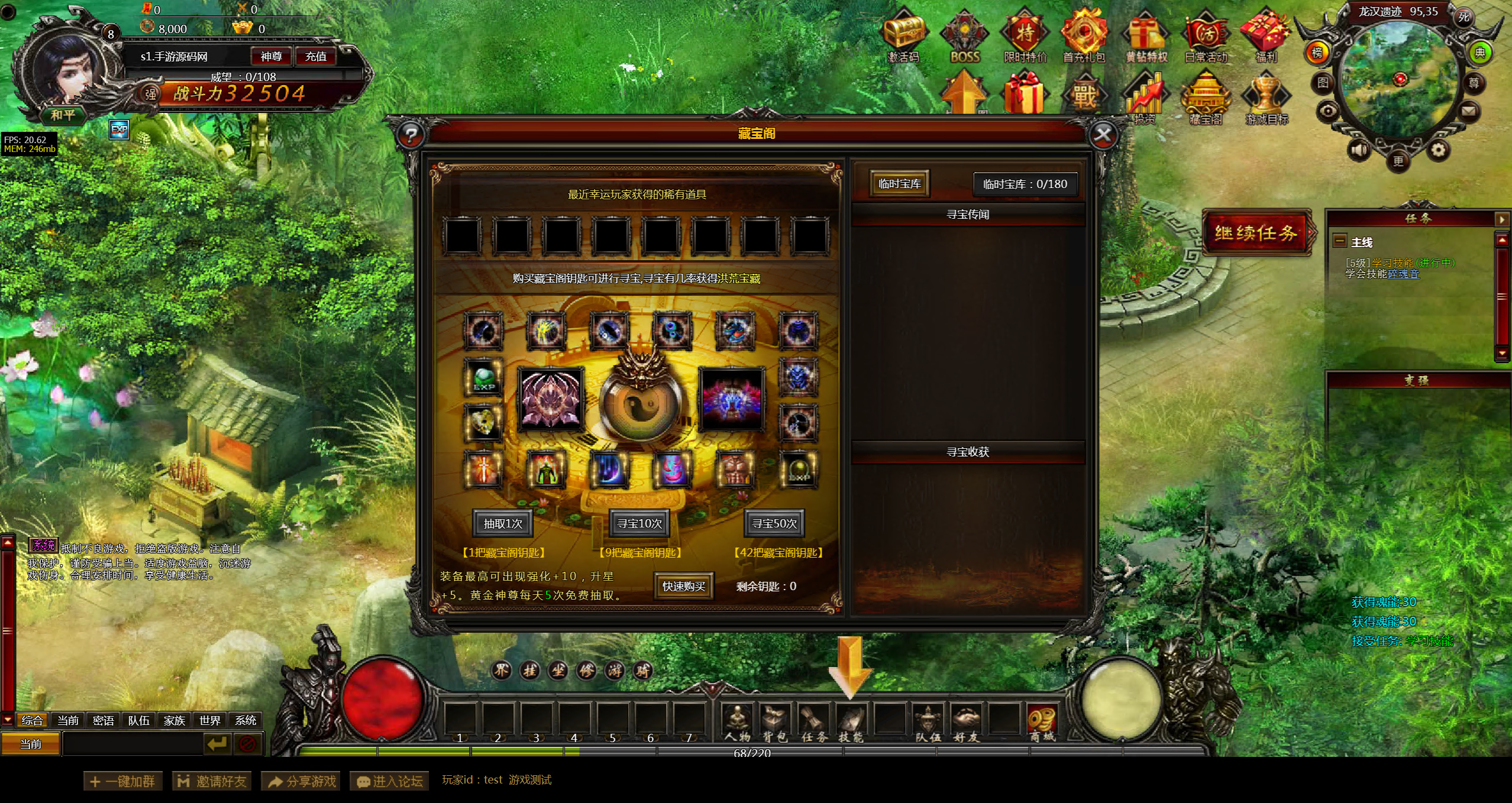Show the 福利 welfare gift icon
Screen dimensions: 1512x803
(x=1266, y=34)
